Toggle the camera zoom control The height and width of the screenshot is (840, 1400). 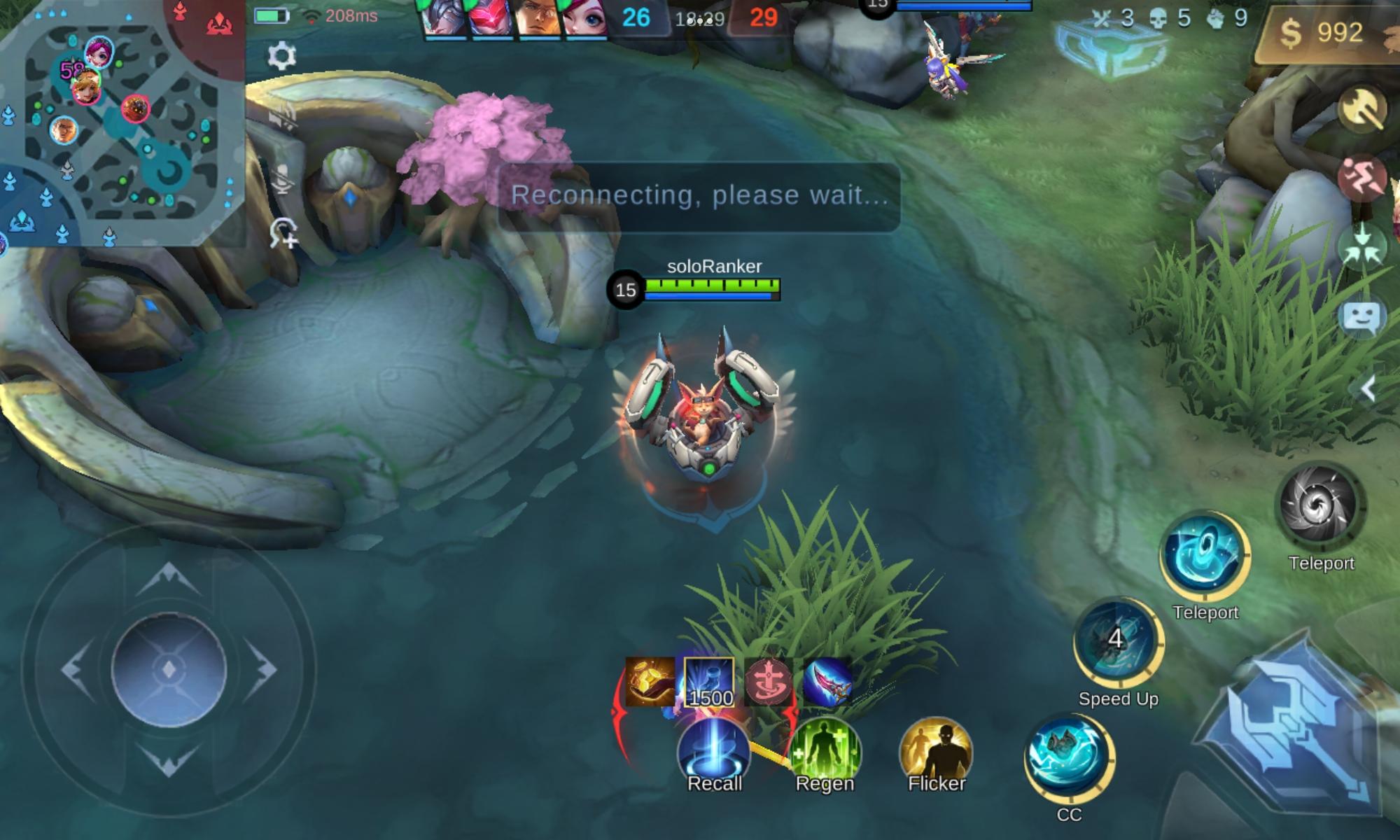click(x=283, y=231)
